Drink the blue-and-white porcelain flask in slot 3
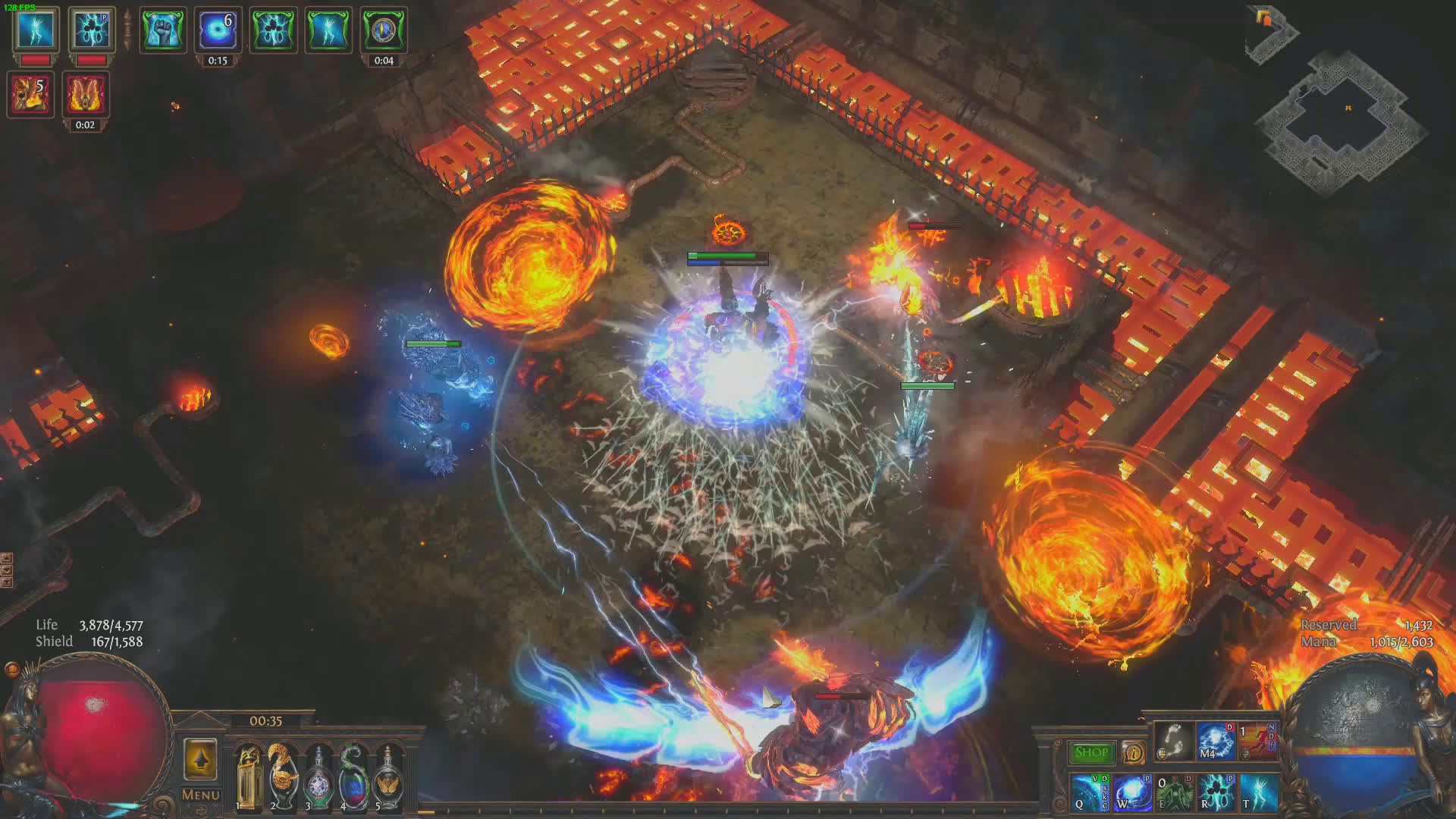This screenshot has height=819, width=1456. 318,778
